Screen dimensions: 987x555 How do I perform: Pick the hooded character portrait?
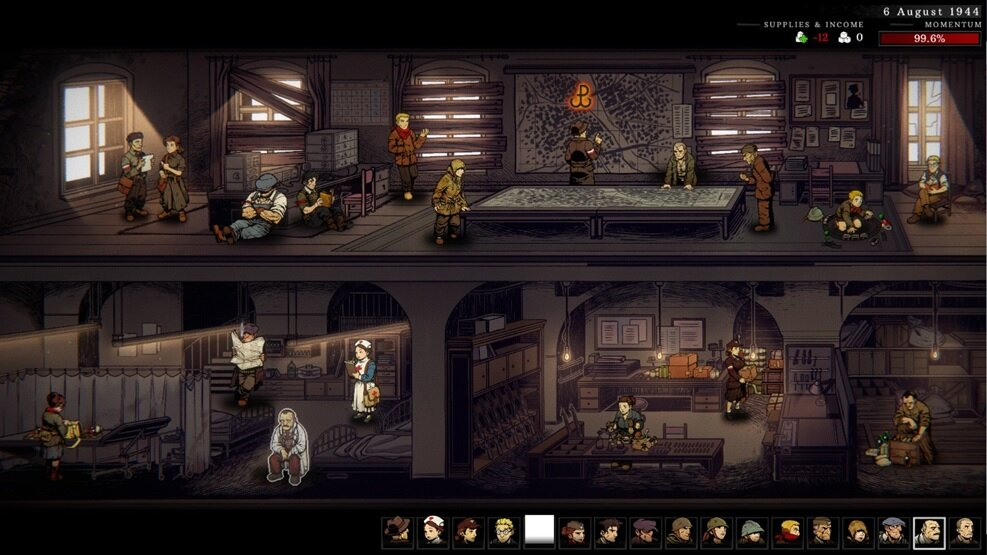[858, 530]
